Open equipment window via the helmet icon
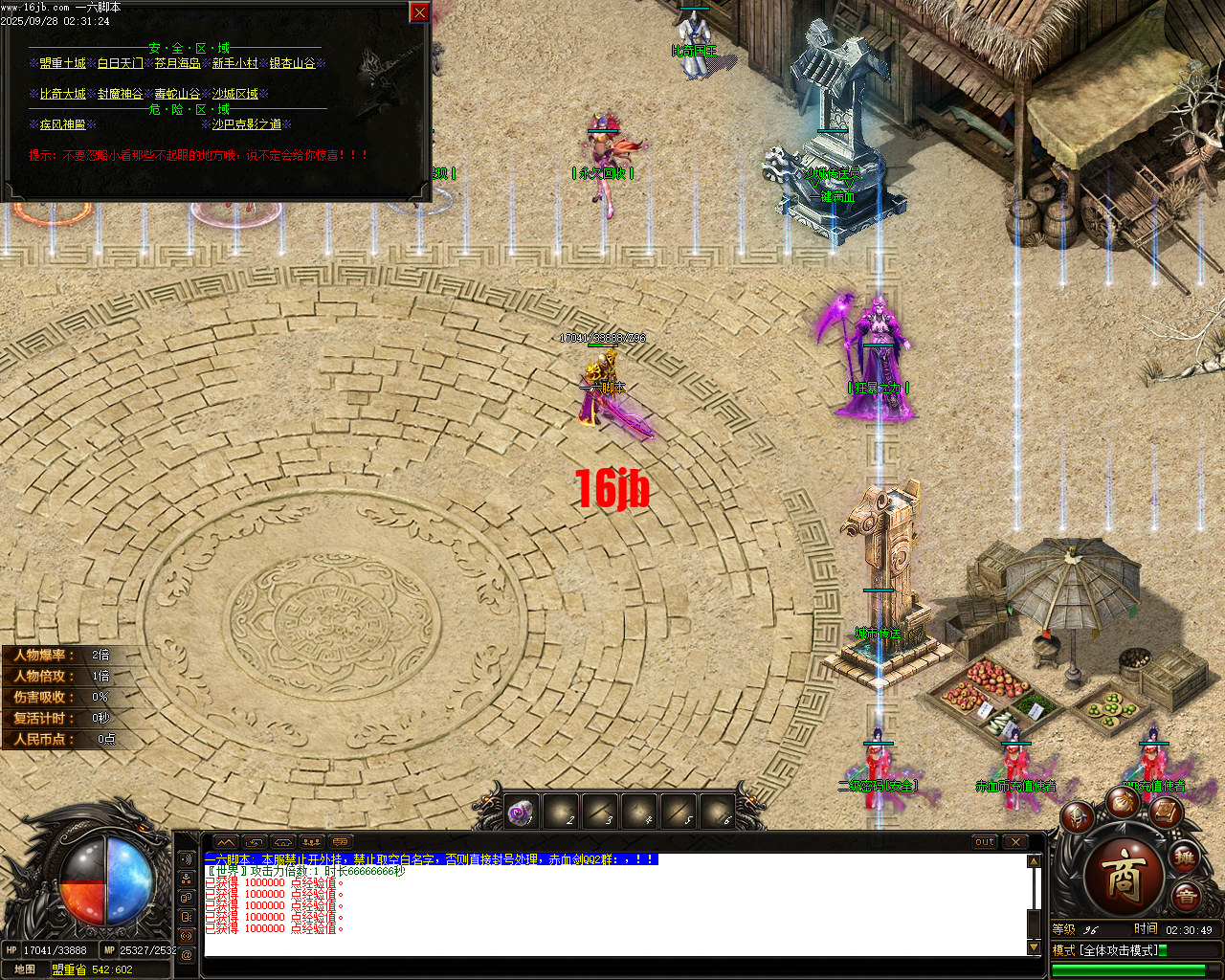Viewport: 1225px width, 980px height. coord(1078,818)
